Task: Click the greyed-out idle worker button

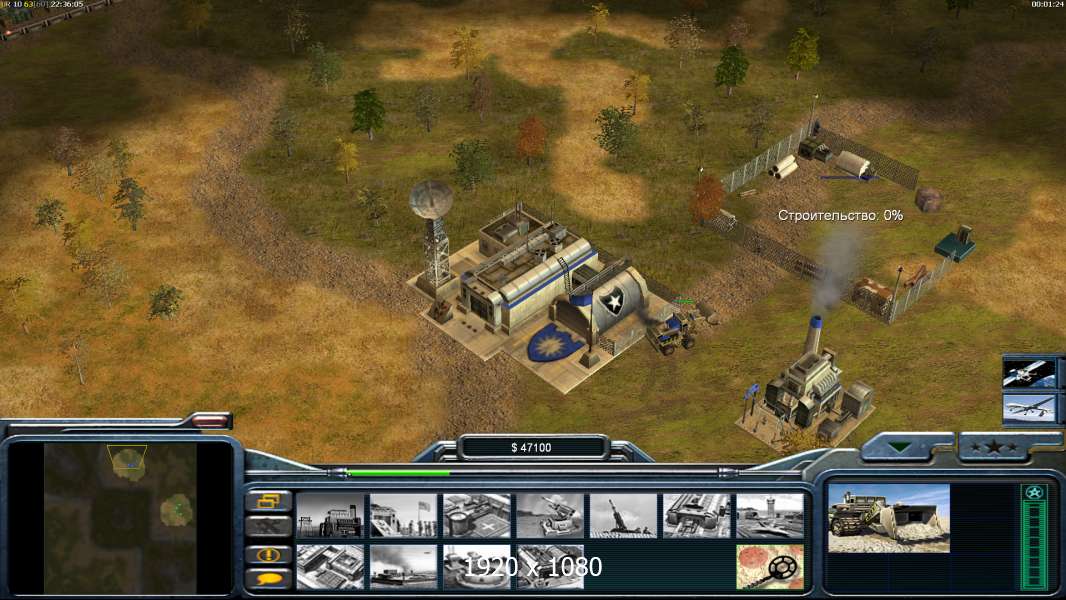Action: pos(269,526)
